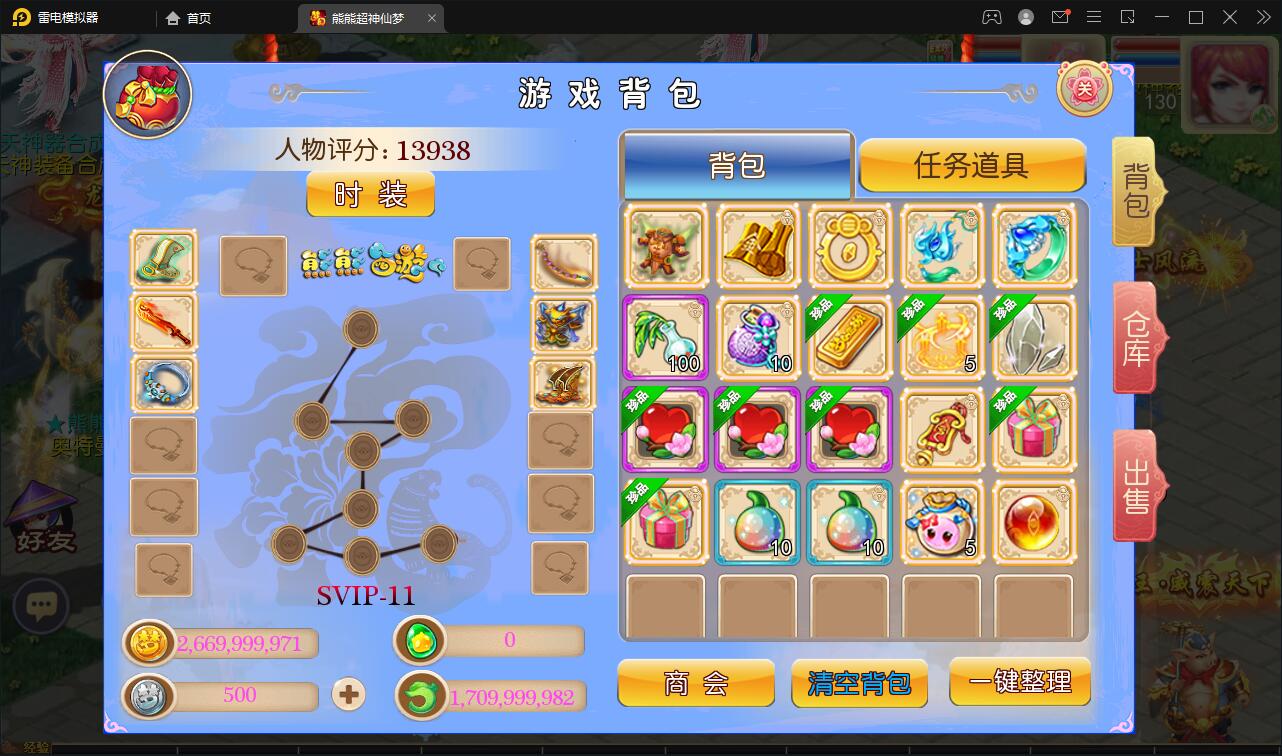Open the 商会 trade guild button
Image resolution: width=1282 pixels, height=756 pixels.
click(696, 684)
